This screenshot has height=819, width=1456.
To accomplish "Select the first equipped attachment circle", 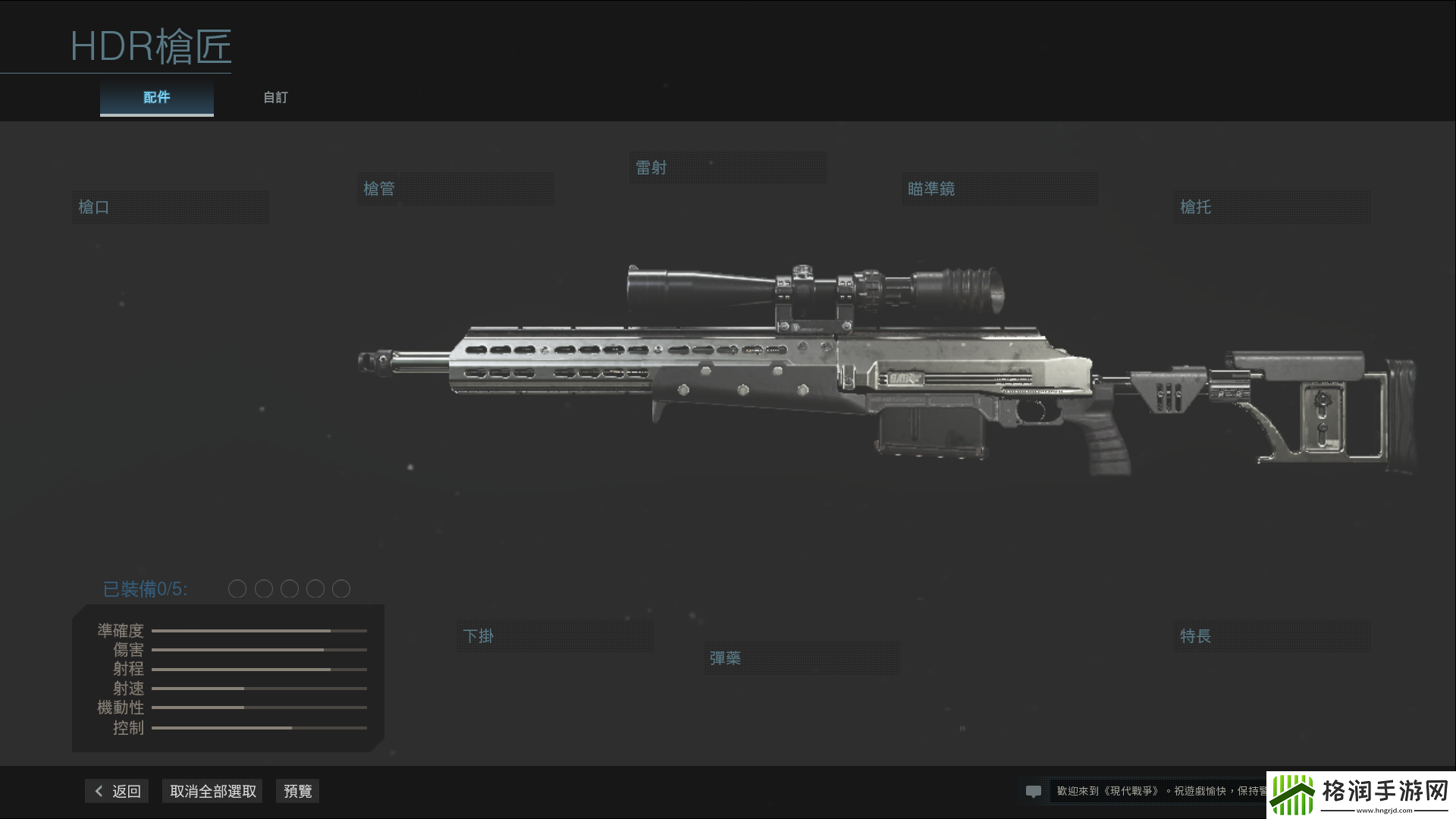I will pos(237,588).
